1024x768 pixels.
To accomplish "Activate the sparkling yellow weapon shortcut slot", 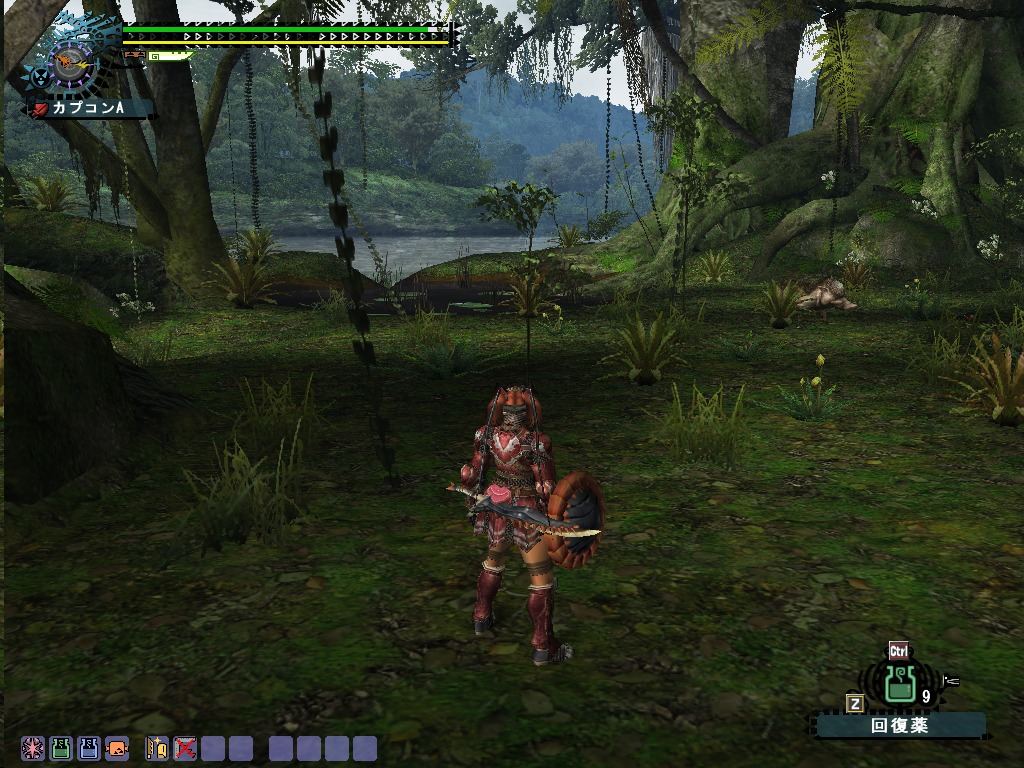I will pos(157,748).
